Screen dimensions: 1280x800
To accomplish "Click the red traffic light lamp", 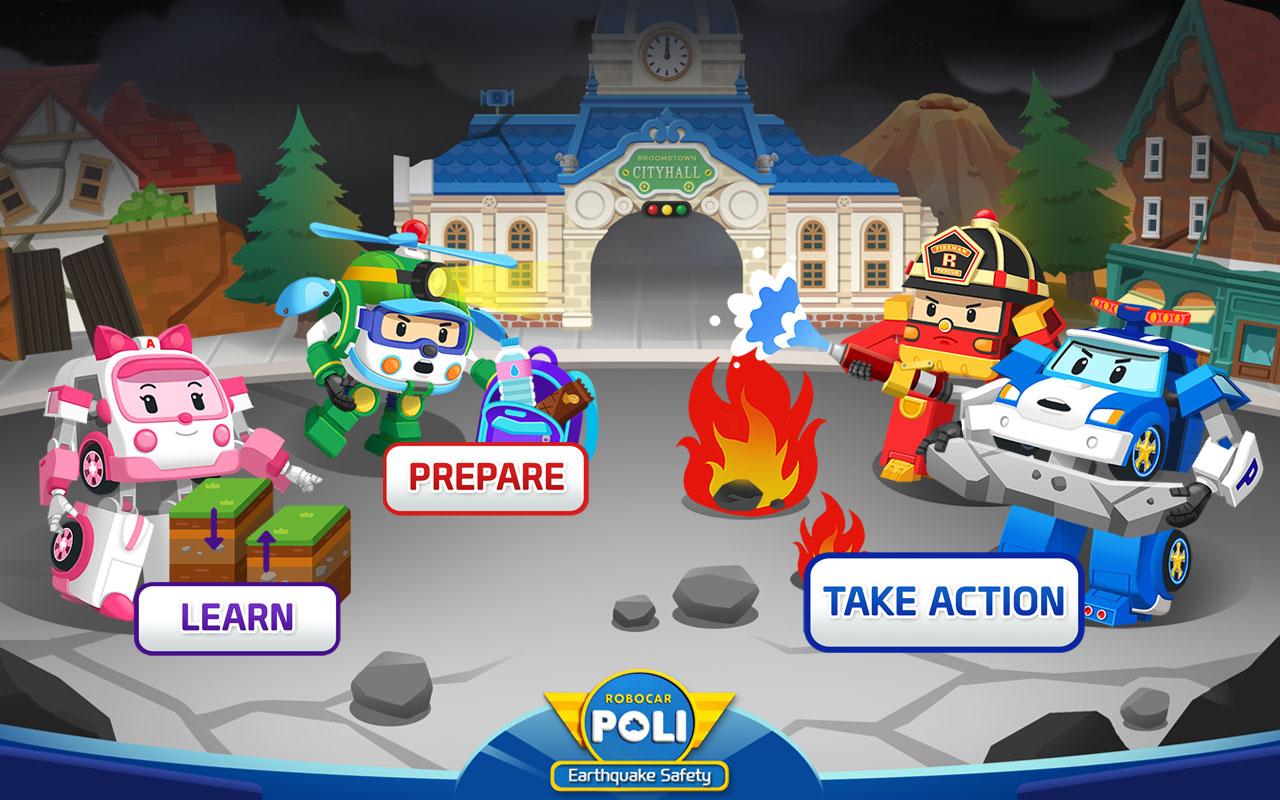I will pyautogui.click(x=653, y=210).
